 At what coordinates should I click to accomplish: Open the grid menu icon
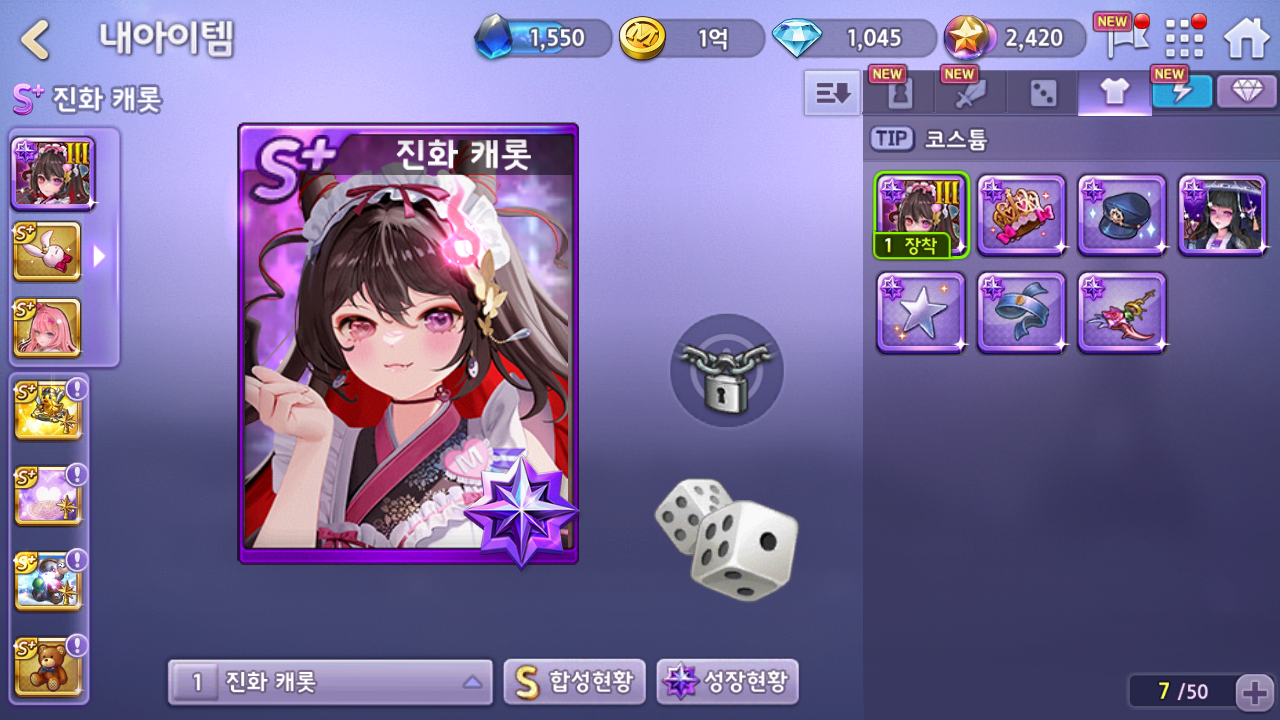coord(1185,38)
